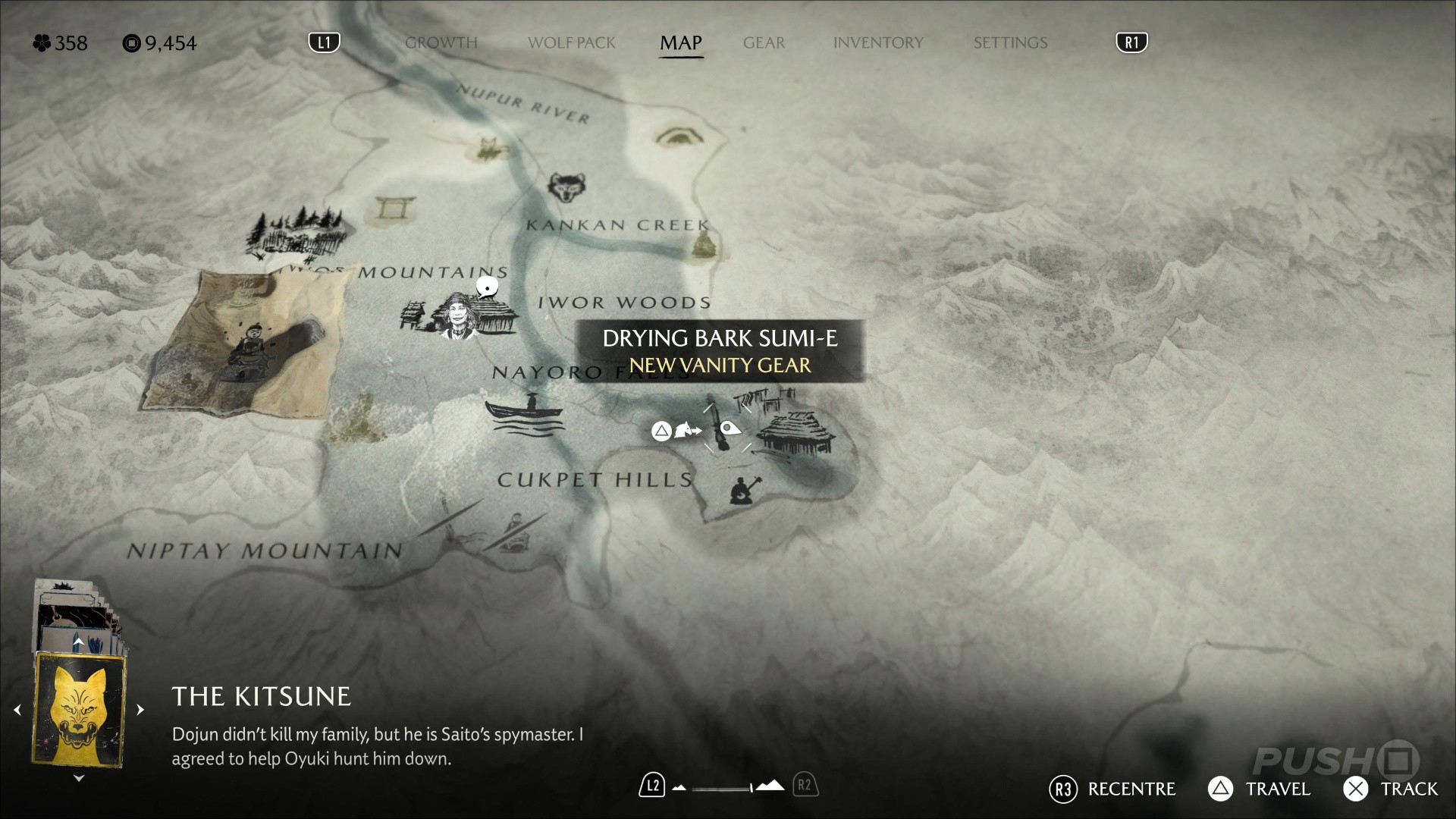Show the previous quest card with left arrow
1456x819 pixels.
(x=17, y=710)
